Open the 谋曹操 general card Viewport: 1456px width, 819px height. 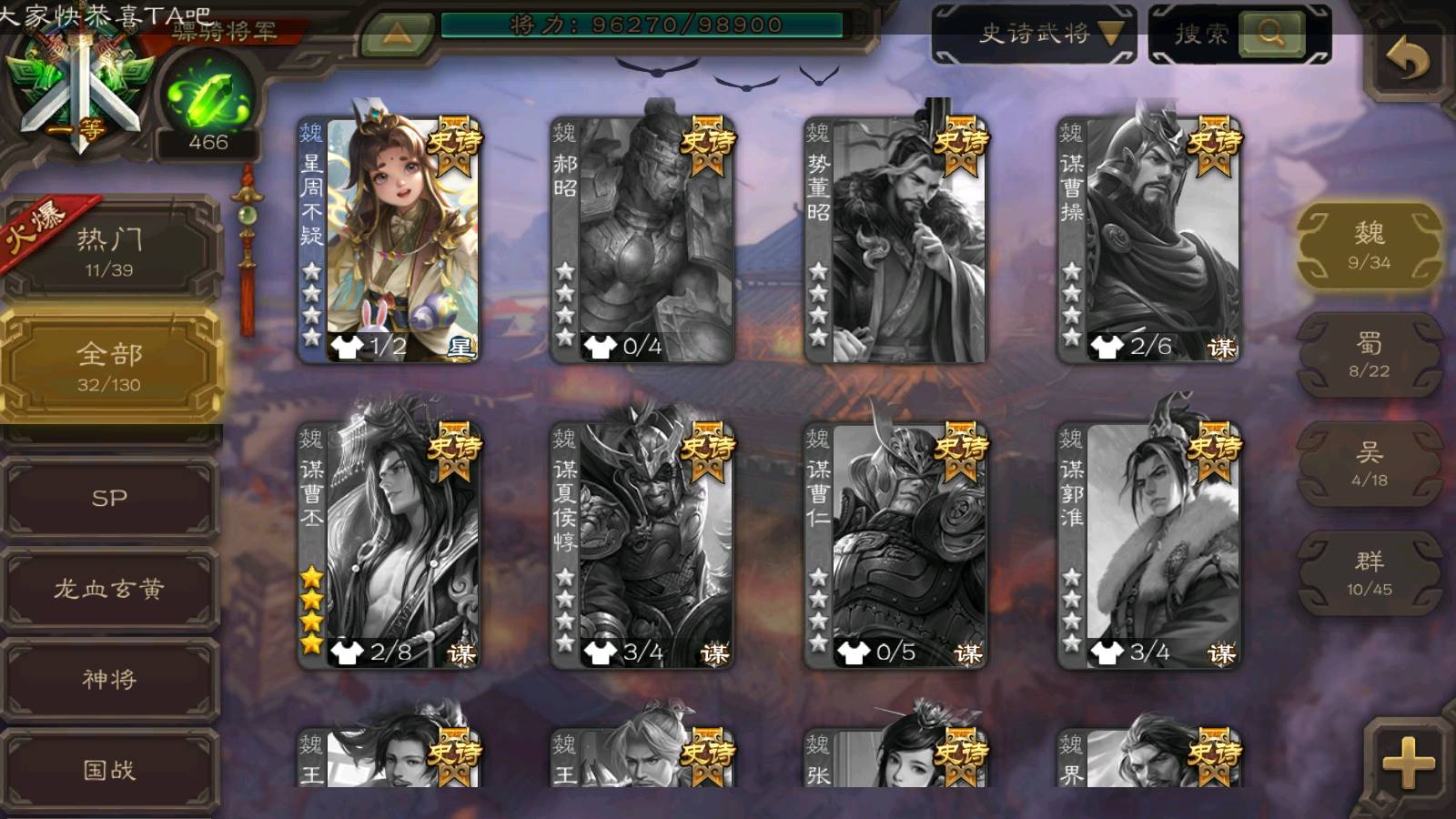click(x=1148, y=239)
